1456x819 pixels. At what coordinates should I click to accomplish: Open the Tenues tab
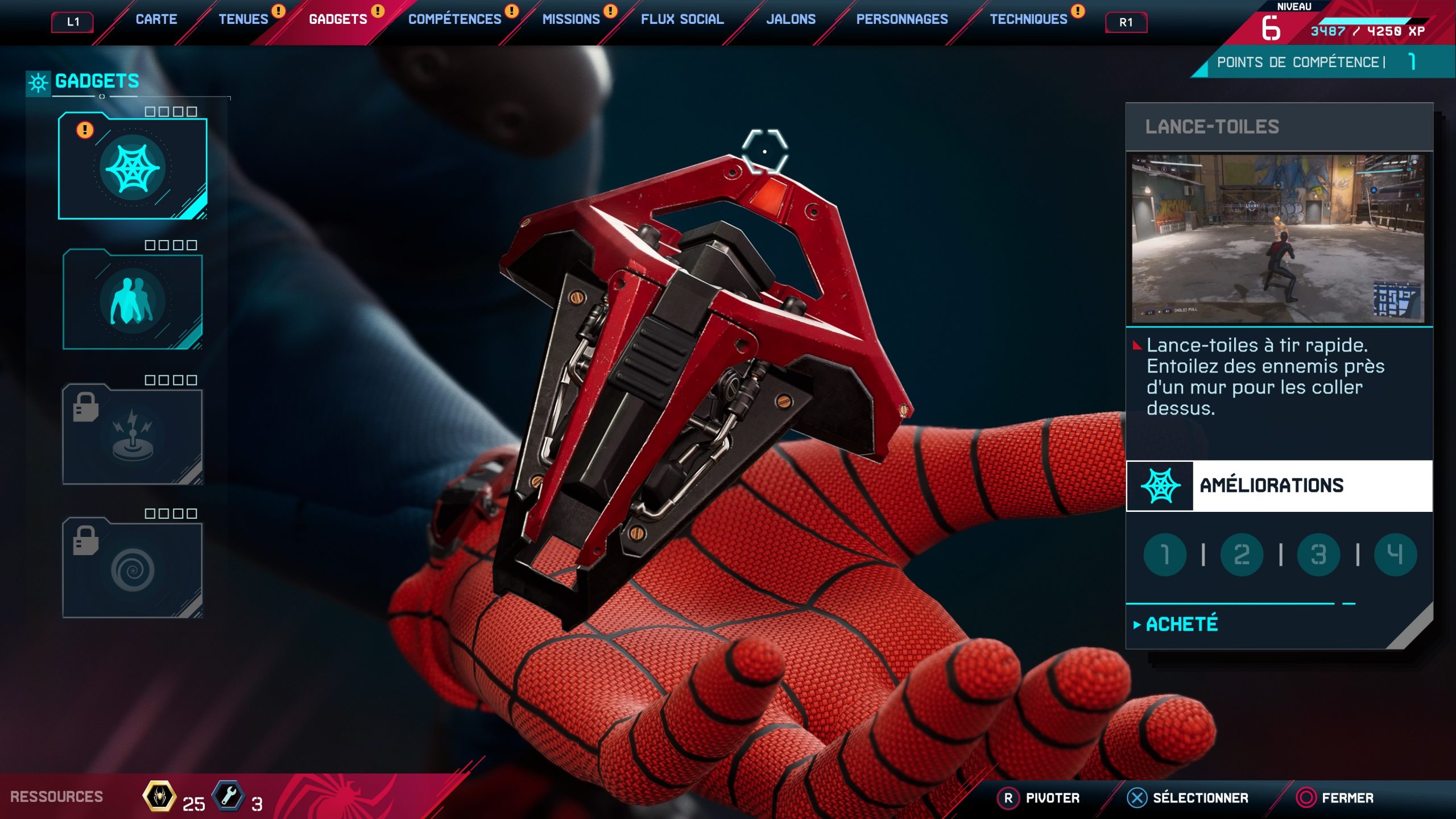(243, 19)
